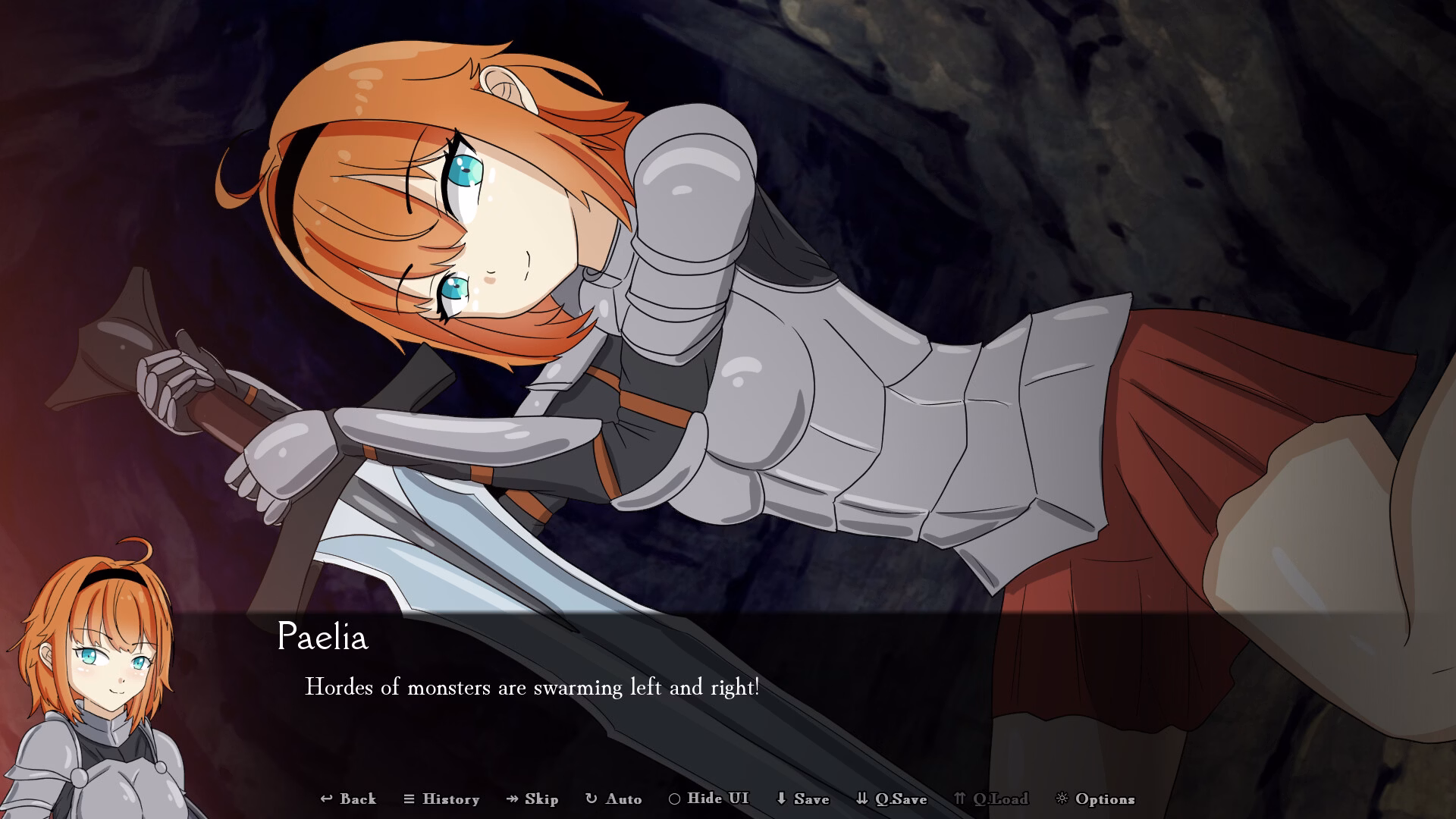Toggle Auto advance mode
Screen dimensions: 1456x819
613,799
